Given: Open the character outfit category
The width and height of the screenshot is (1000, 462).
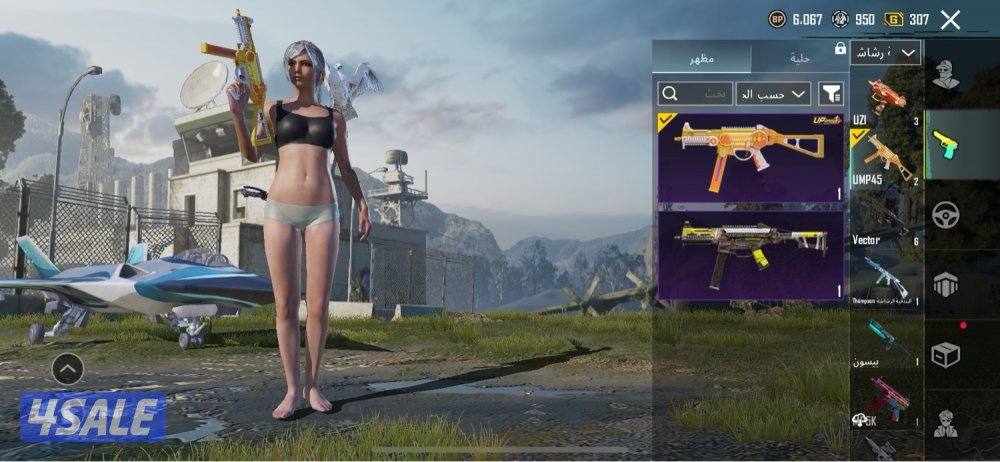Looking at the screenshot, I should click(946, 73).
